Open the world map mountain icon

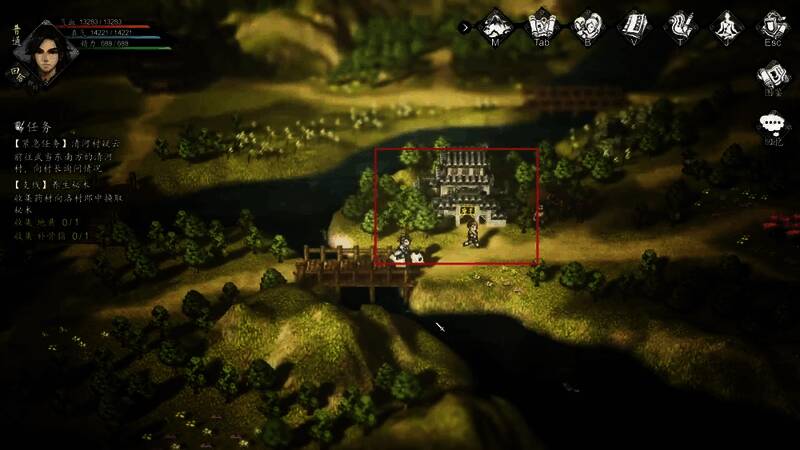496,24
